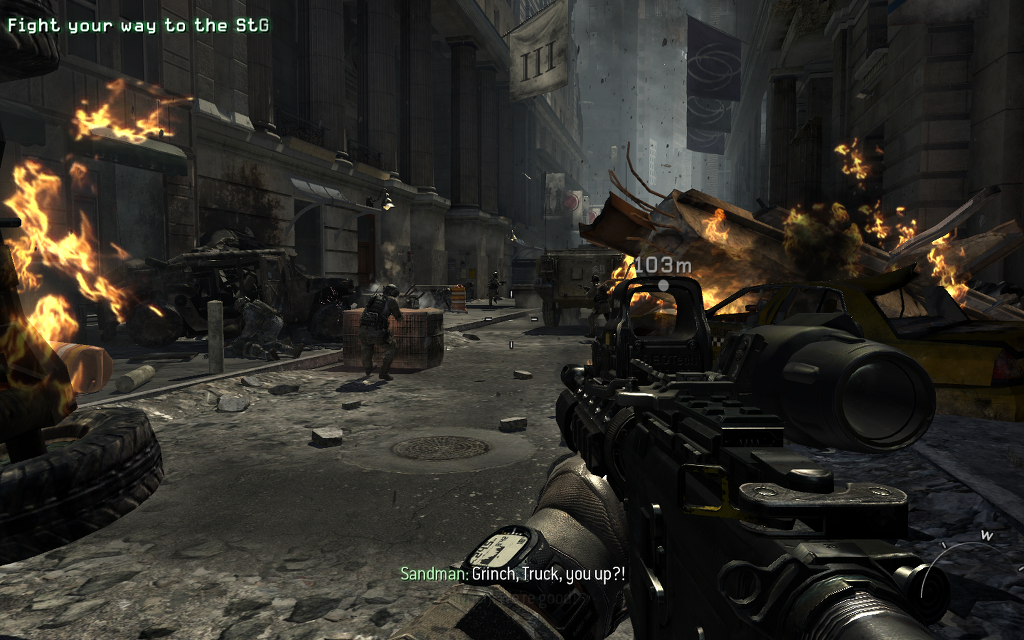Click the compass showing the W heading
This screenshot has height=640, width=1024.
(x=974, y=562)
